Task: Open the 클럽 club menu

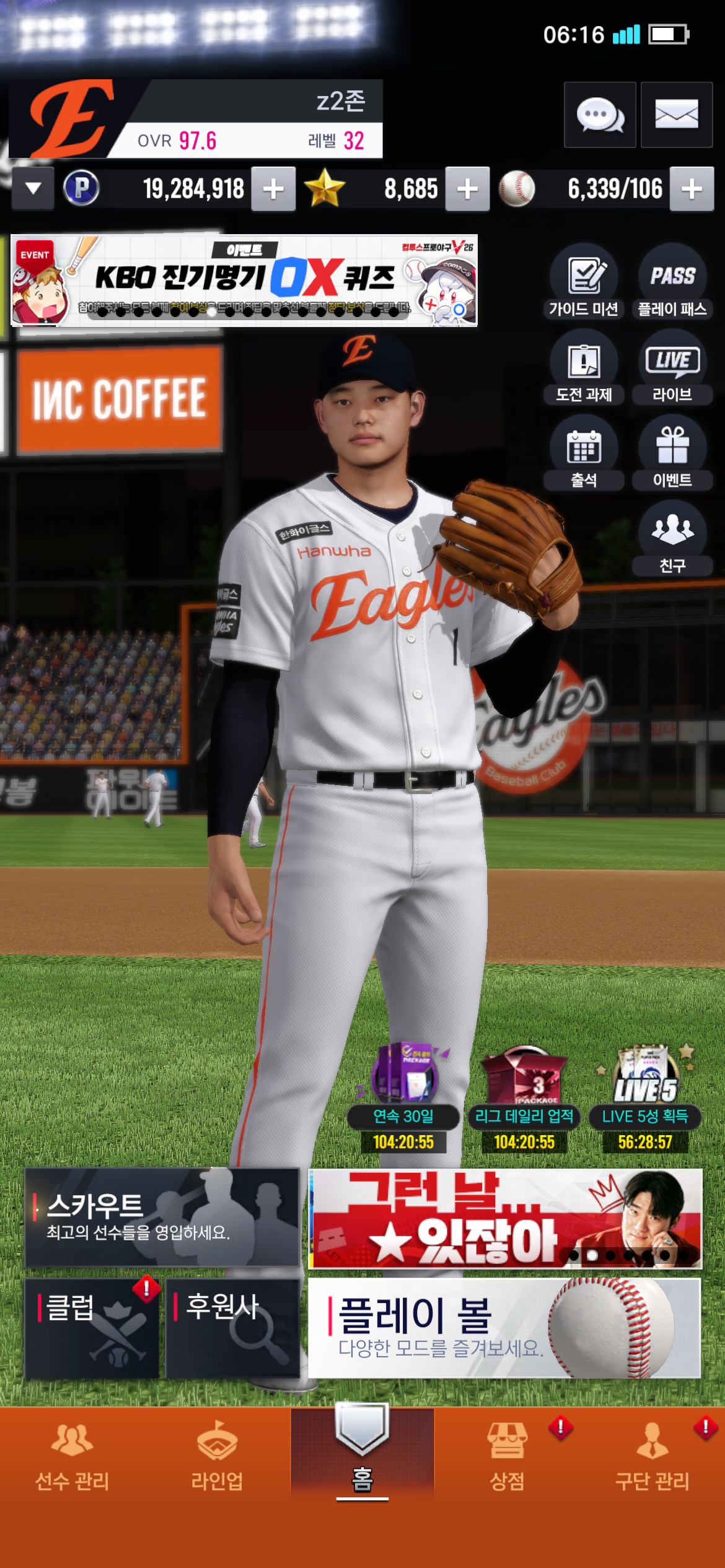Action: [x=92, y=1328]
